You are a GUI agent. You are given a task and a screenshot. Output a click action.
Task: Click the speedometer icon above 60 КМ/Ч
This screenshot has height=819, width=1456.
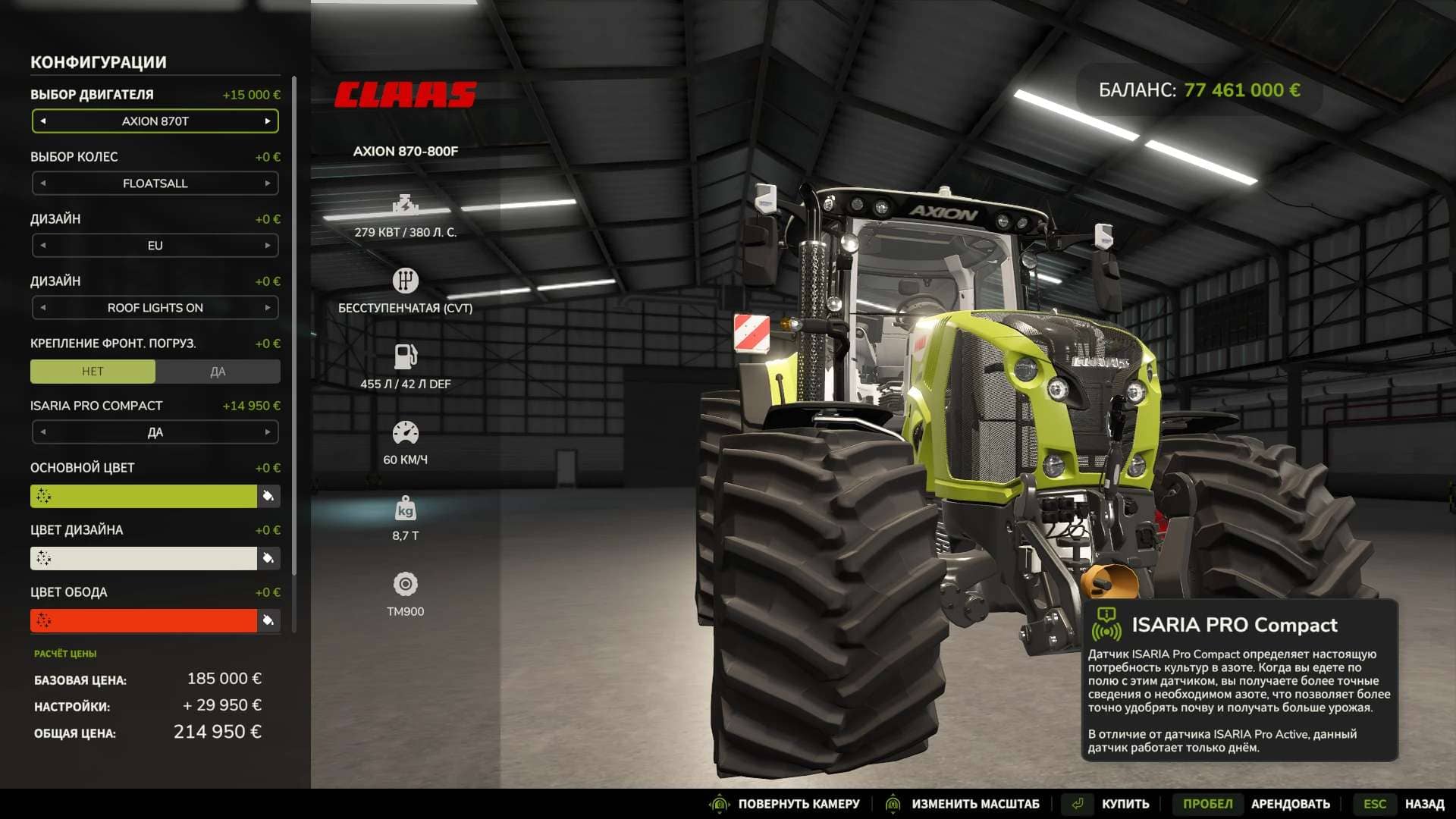(406, 432)
